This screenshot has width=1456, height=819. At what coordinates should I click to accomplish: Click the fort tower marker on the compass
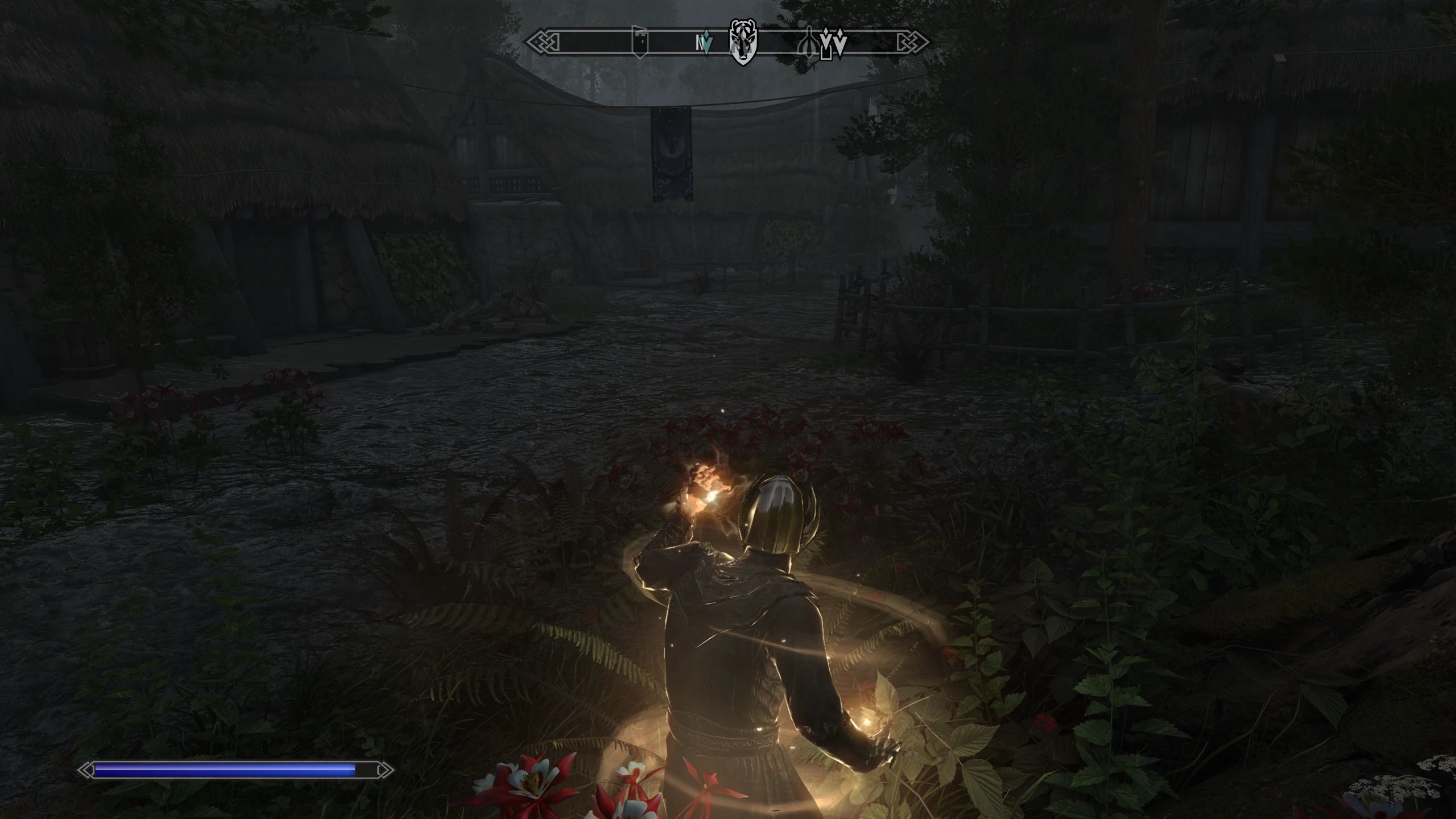click(x=639, y=40)
